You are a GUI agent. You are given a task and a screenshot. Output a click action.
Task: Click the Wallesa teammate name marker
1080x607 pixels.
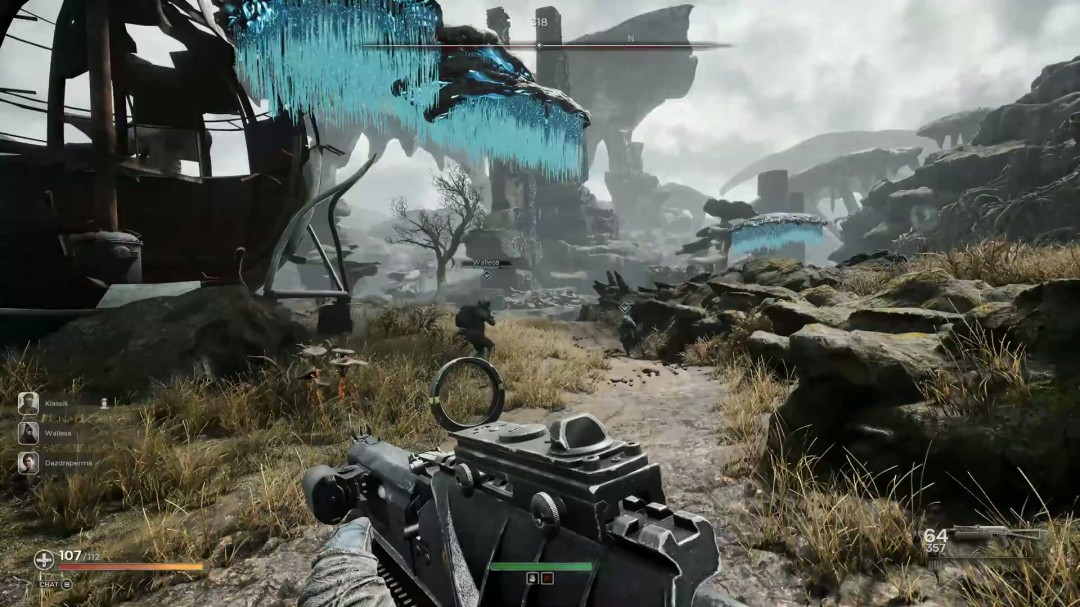point(486,264)
